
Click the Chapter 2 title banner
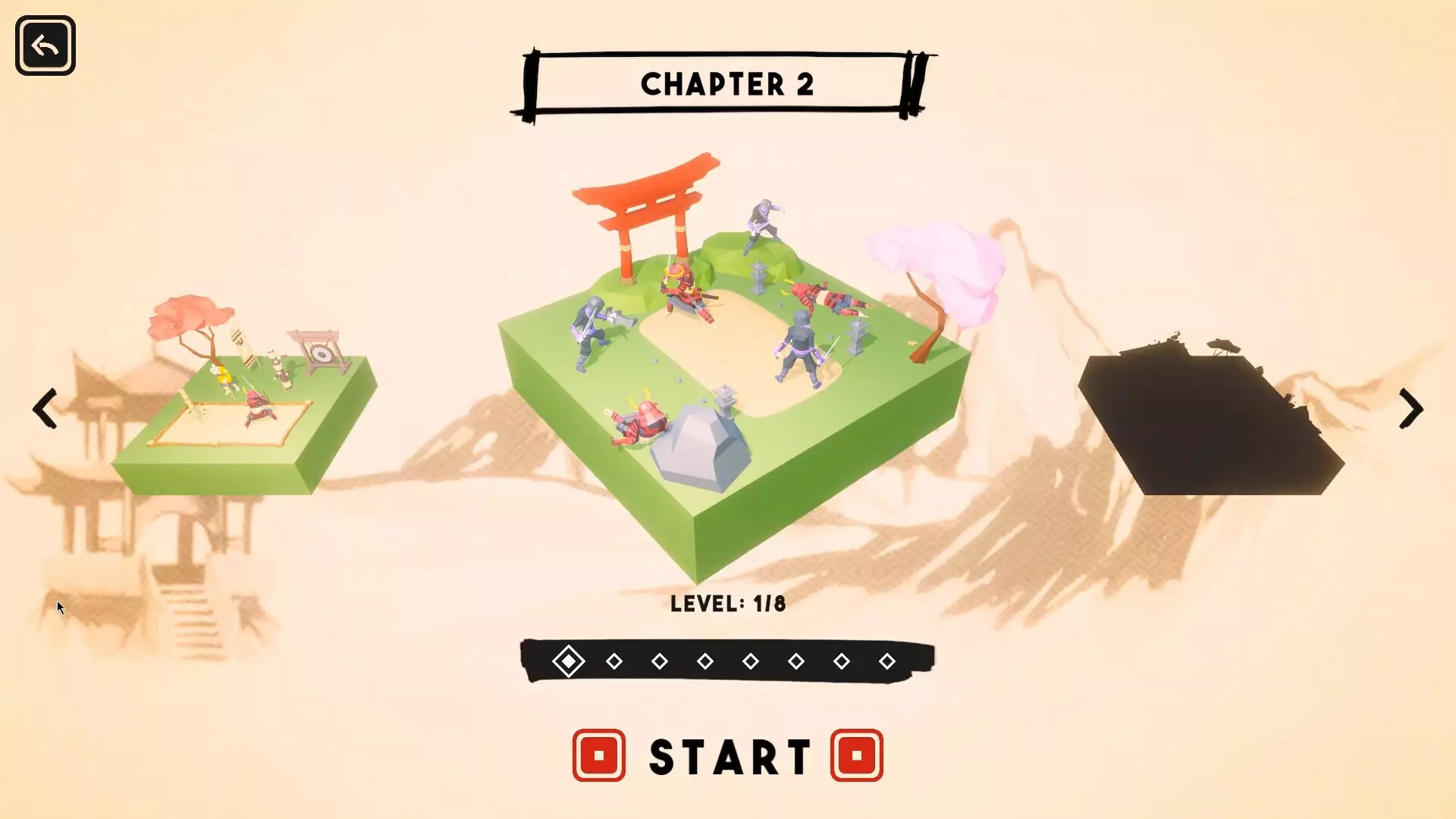tap(726, 83)
